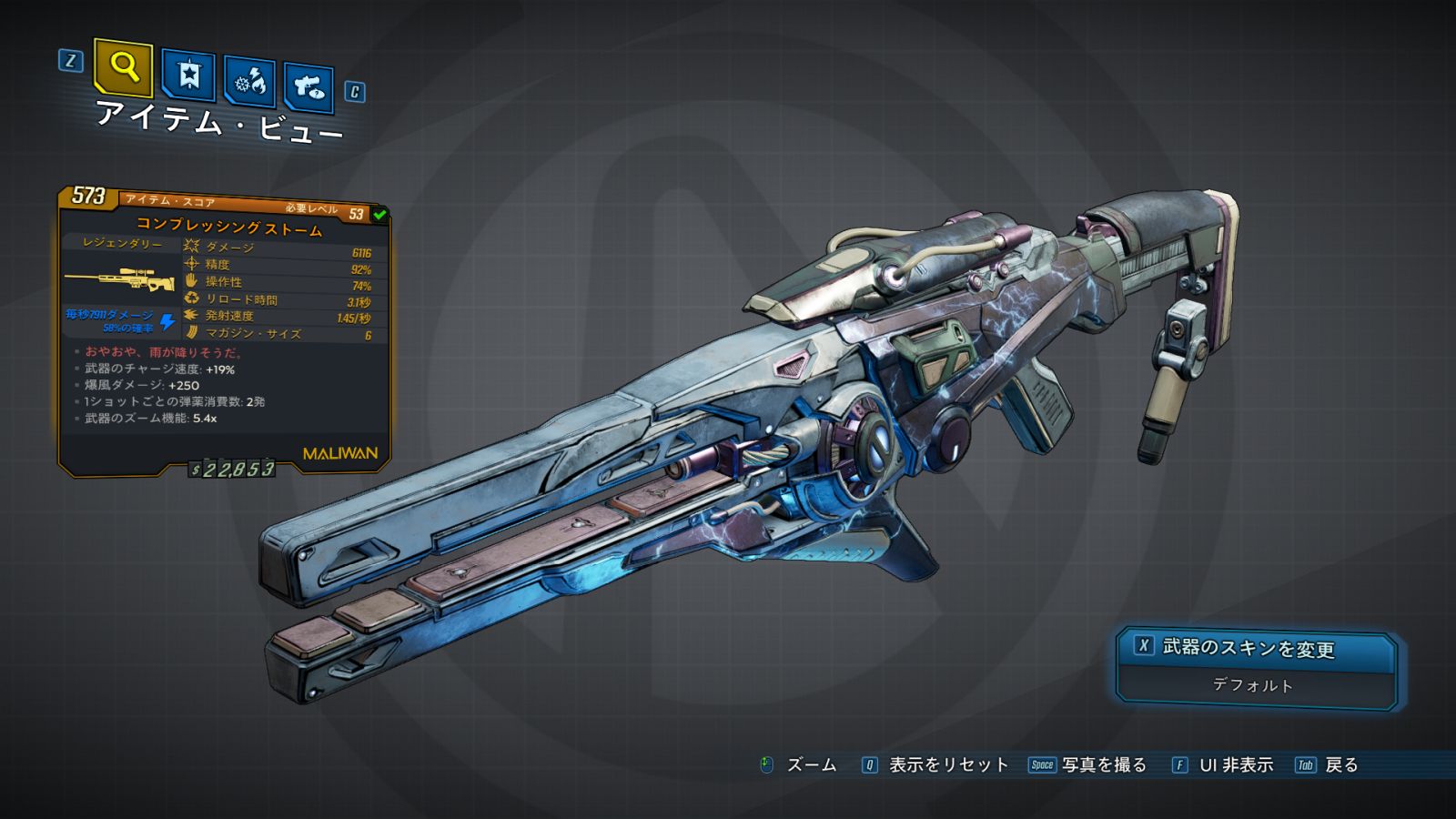Go back using 戻る
Viewport: 1456px width, 819px height.
pos(1340,765)
